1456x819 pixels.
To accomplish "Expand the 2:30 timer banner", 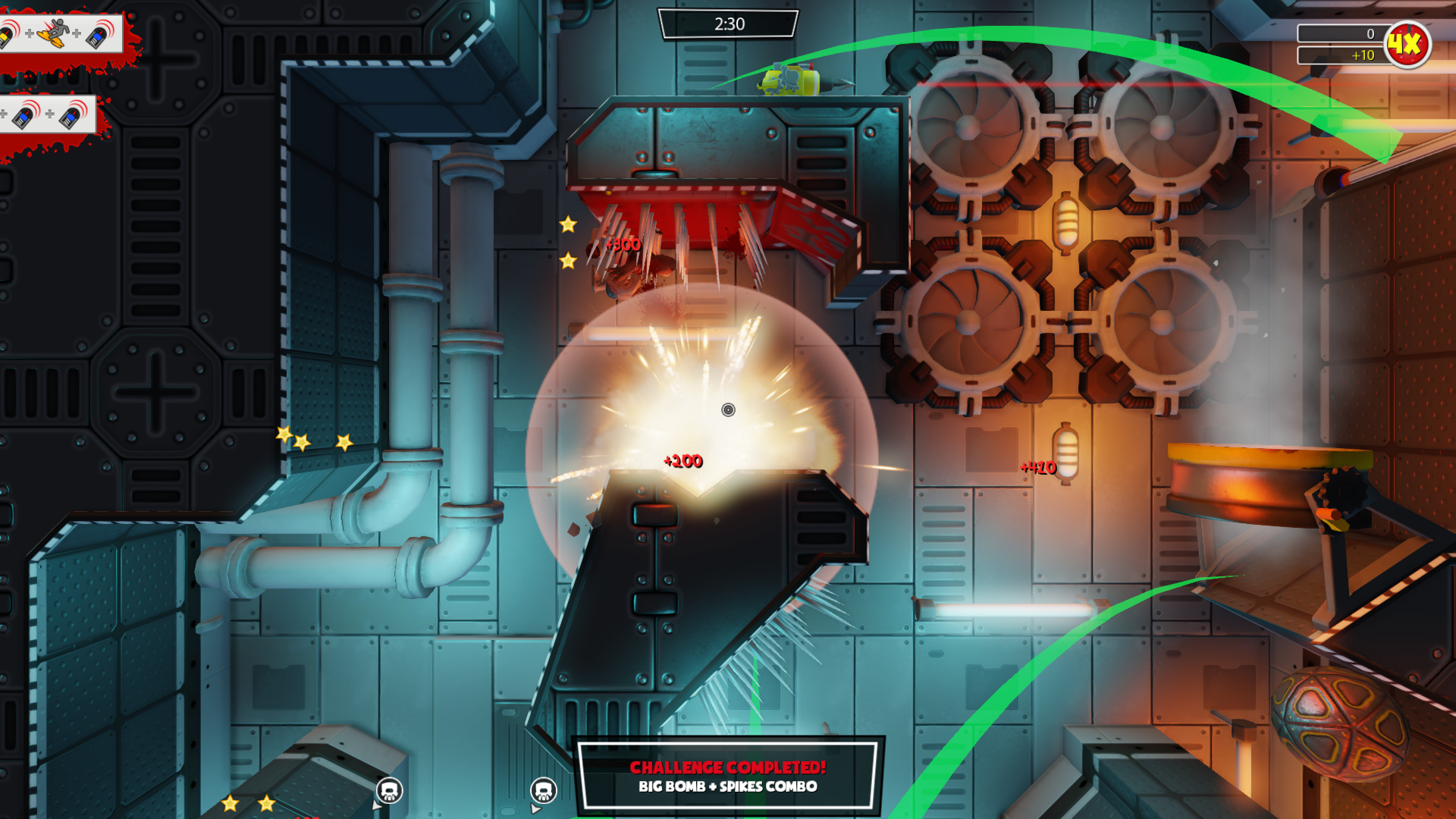I will [x=729, y=23].
